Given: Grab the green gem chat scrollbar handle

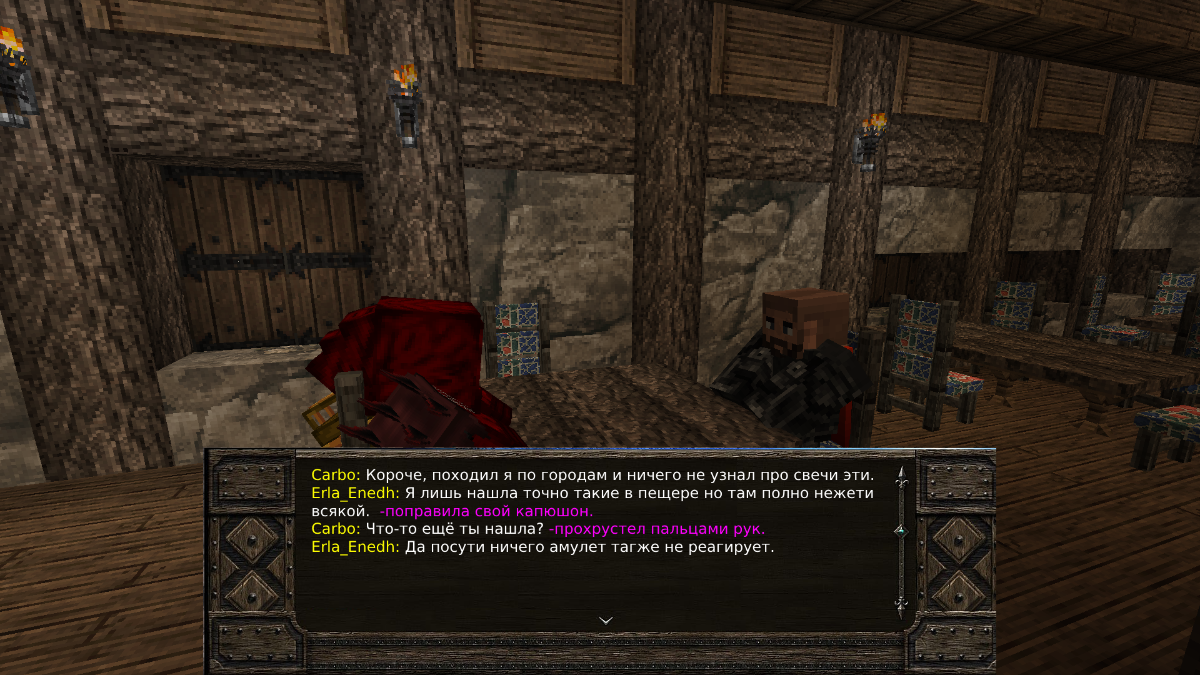Looking at the screenshot, I should [900, 529].
